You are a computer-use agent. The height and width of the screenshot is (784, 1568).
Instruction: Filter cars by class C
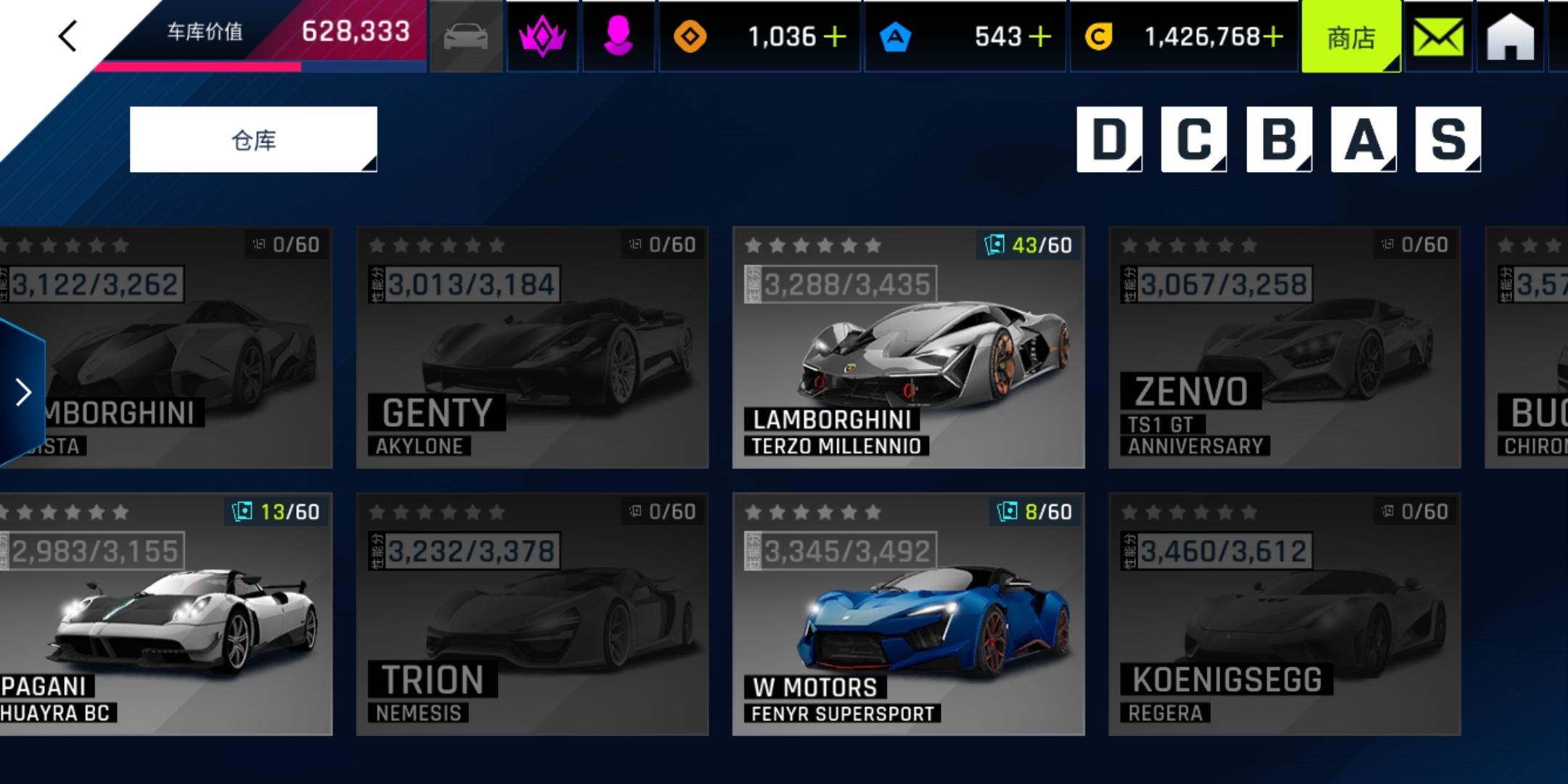coord(1193,139)
